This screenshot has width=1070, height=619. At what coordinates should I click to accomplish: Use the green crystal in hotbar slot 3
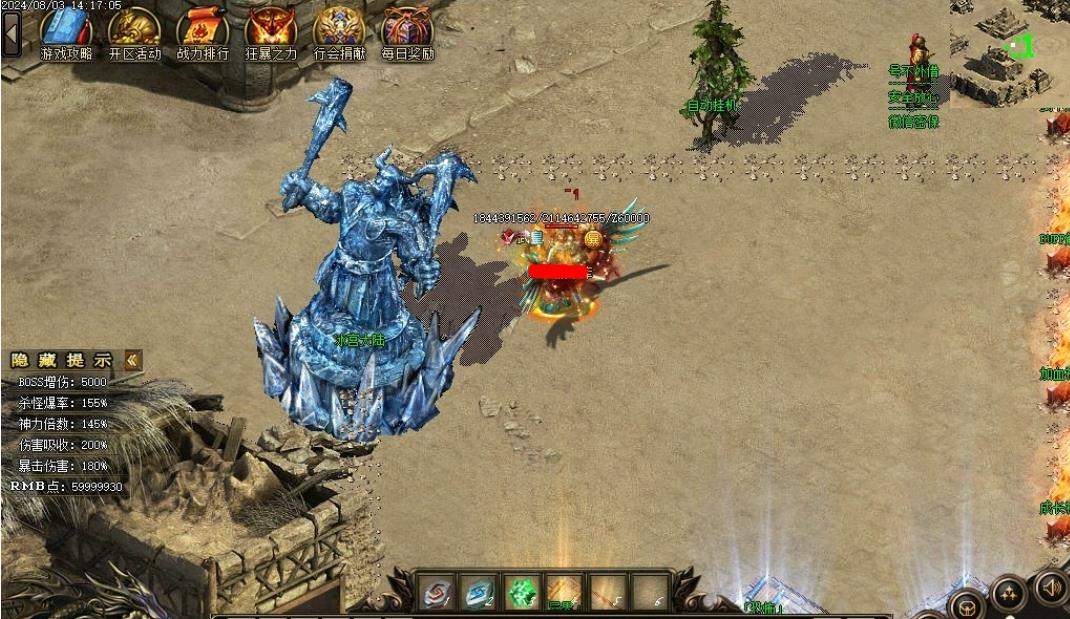pos(521,593)
